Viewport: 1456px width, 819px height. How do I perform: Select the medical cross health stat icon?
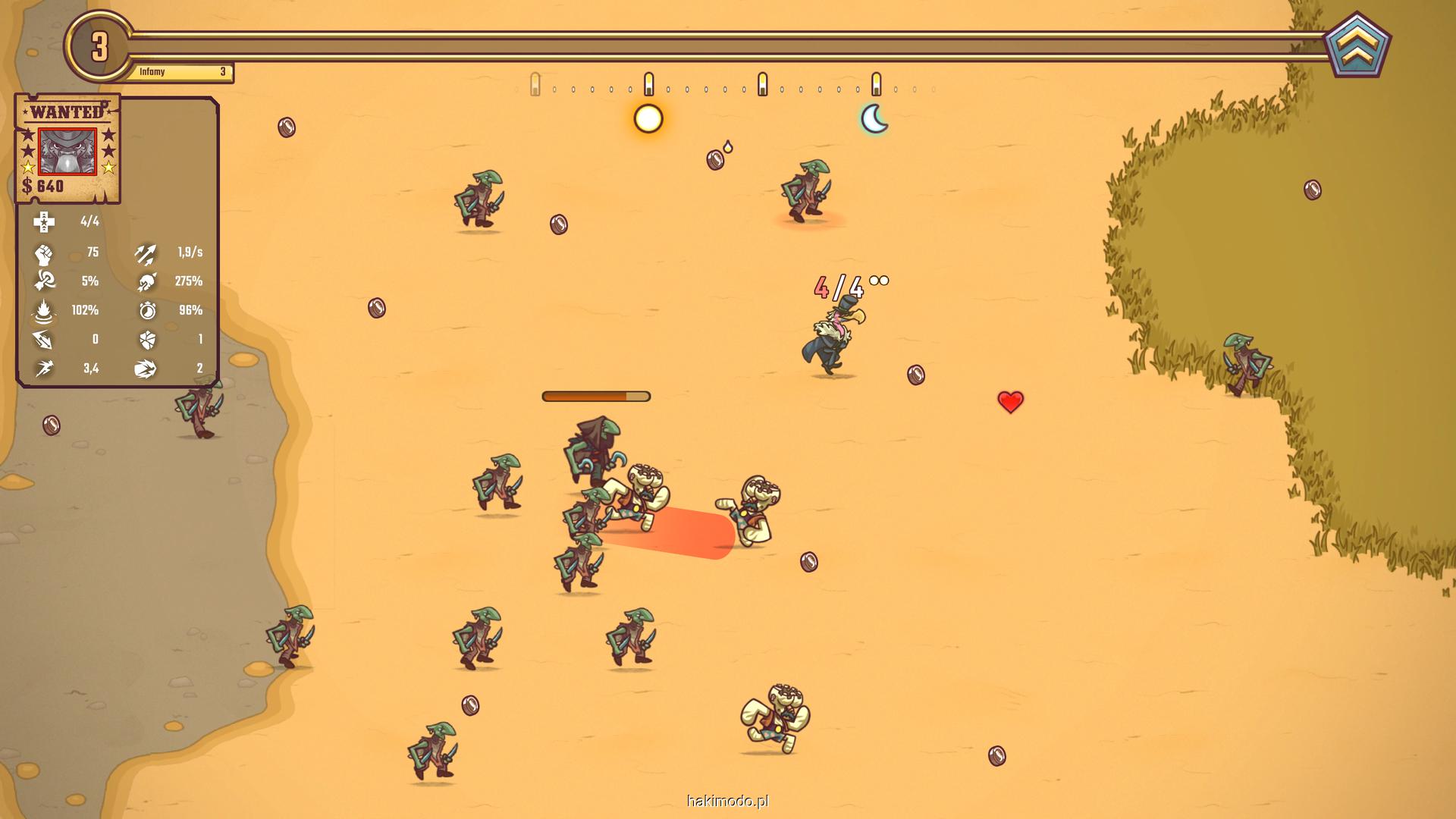[x=44, y=221]
